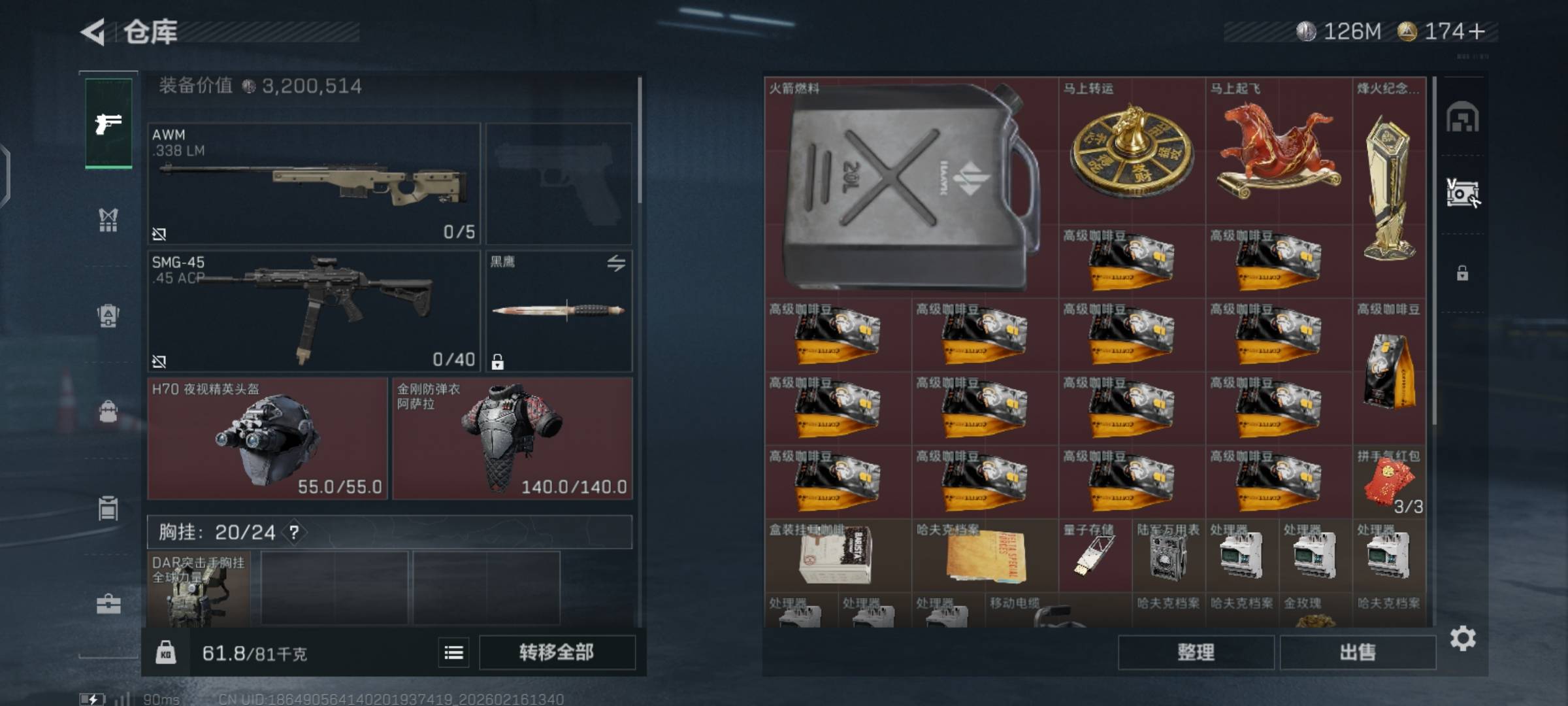Select the AWM sniper rifle slot
The width and height of the screenshot is (1568, 706).
[314, 184]
